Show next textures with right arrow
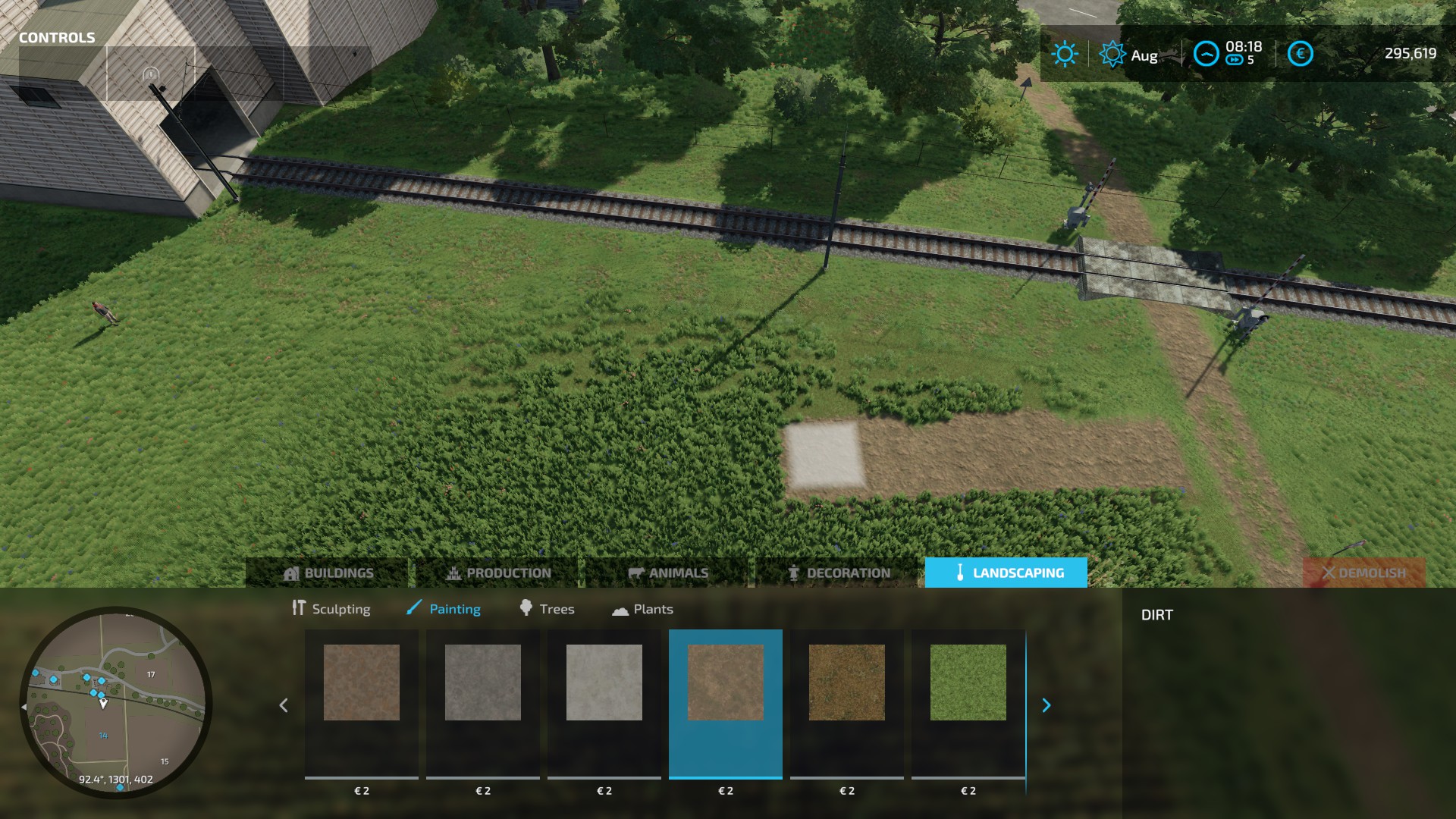This screenshot has height=819, width=1456. click(x=1046, y=705)
